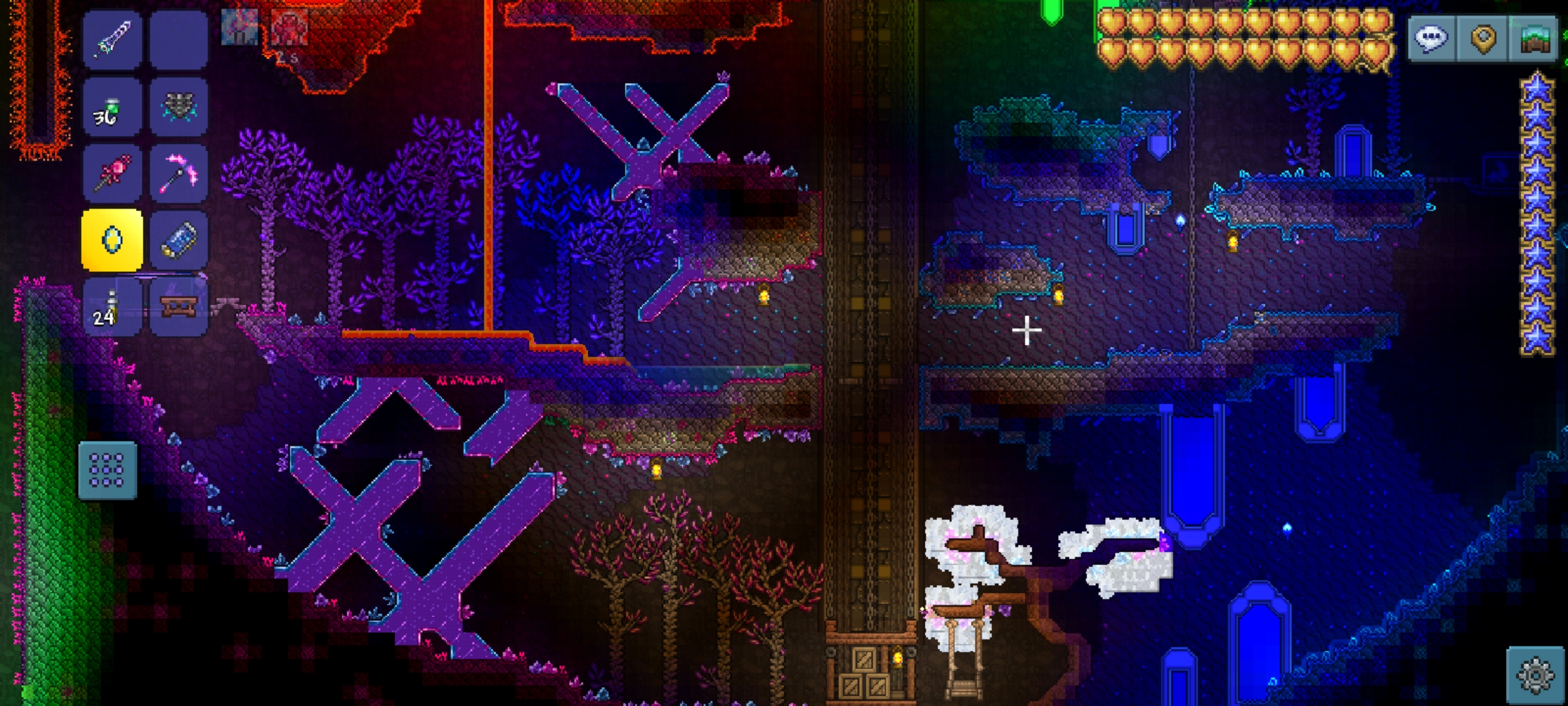Choose the wooden work bench slot
Image resolution: width=1568 pixels, height=706 pixels.
click(x=178, y=307)
